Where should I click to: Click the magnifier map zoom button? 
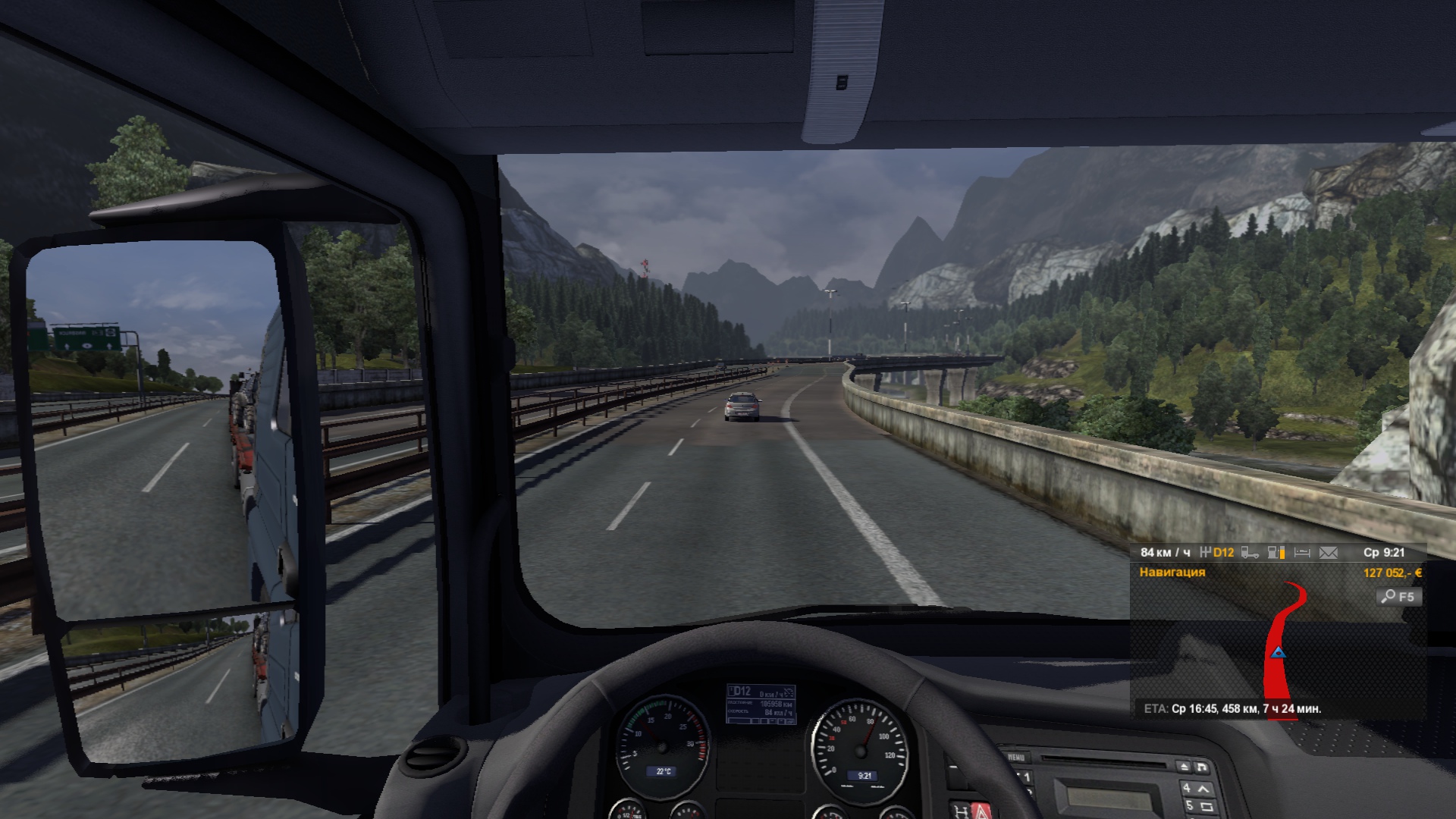[x=1398, y=597]
